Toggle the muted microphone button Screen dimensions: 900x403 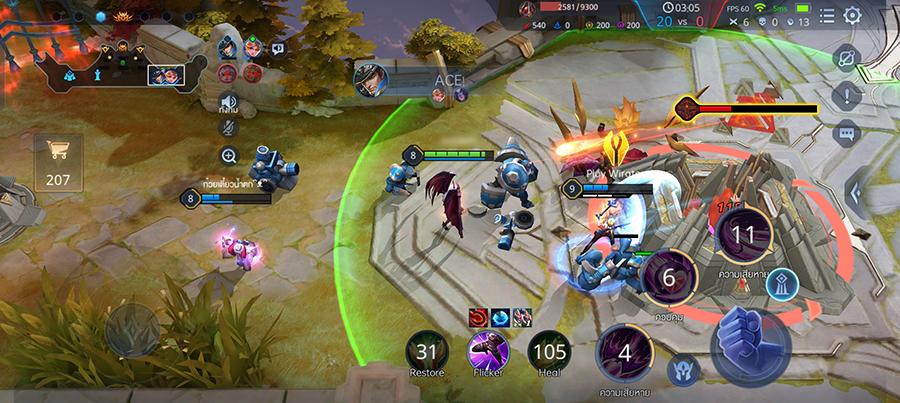point(229,127)
